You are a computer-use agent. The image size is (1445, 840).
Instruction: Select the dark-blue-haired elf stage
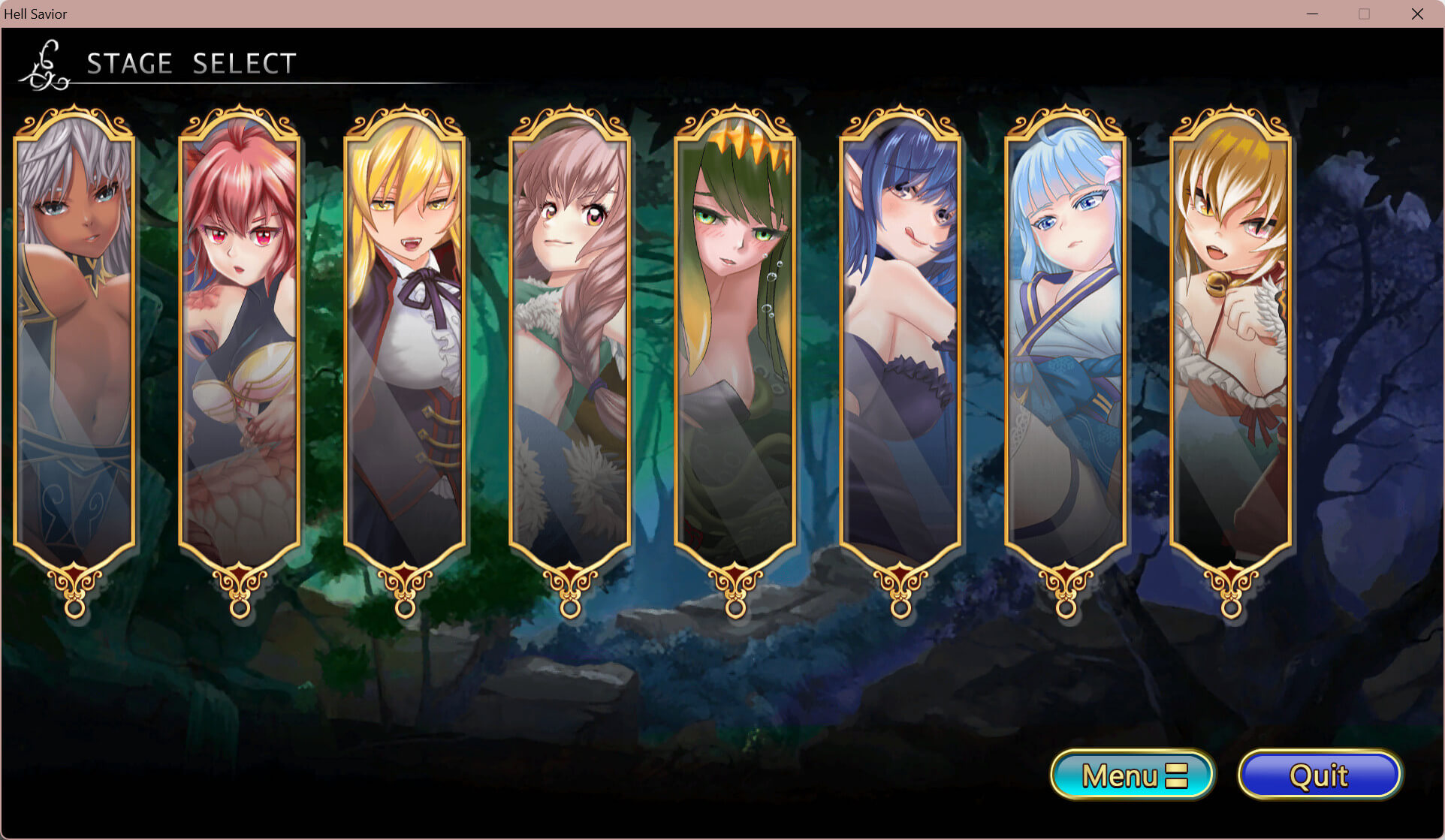tap(900, 338)
